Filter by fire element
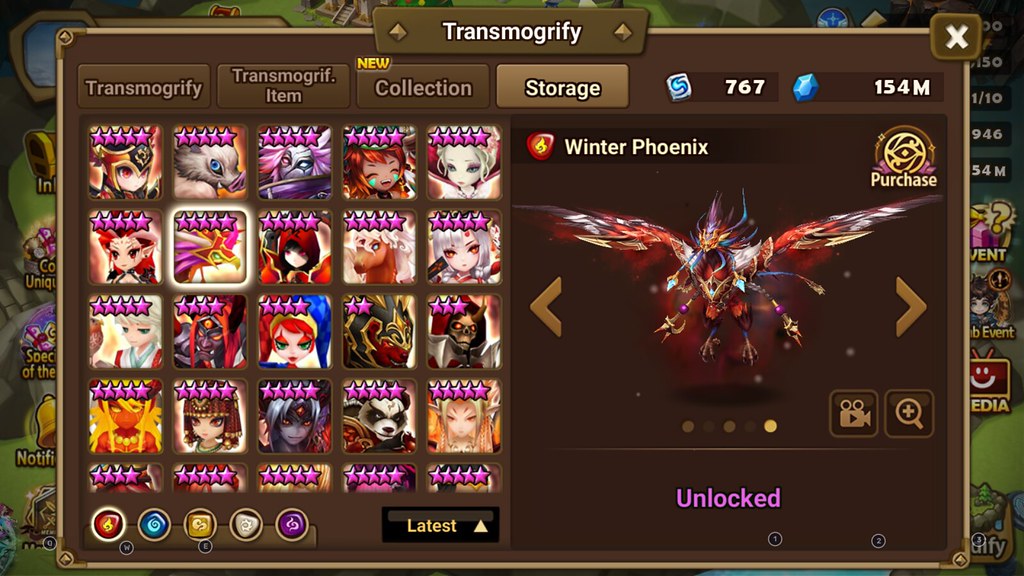 (x=108, y=524)
